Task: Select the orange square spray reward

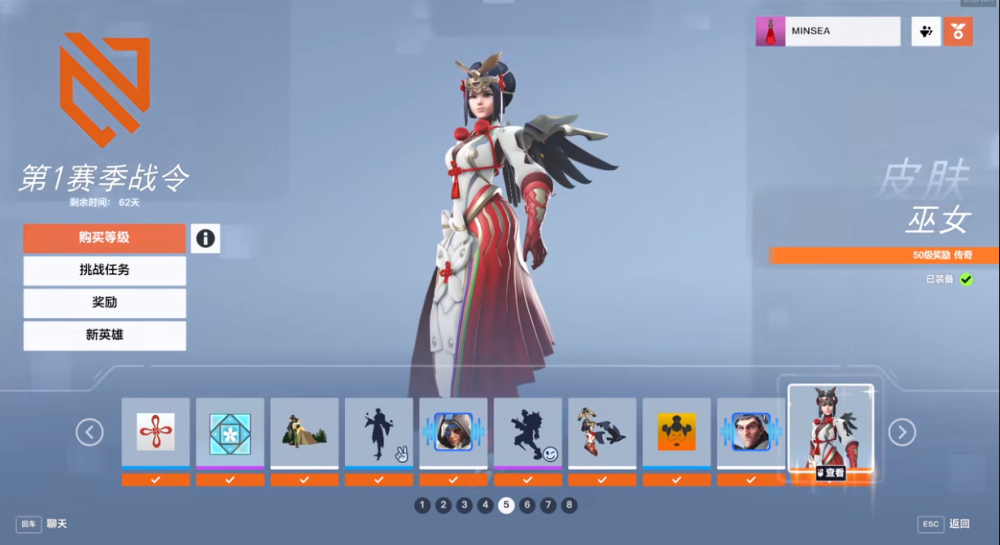Action: (677, 432)
